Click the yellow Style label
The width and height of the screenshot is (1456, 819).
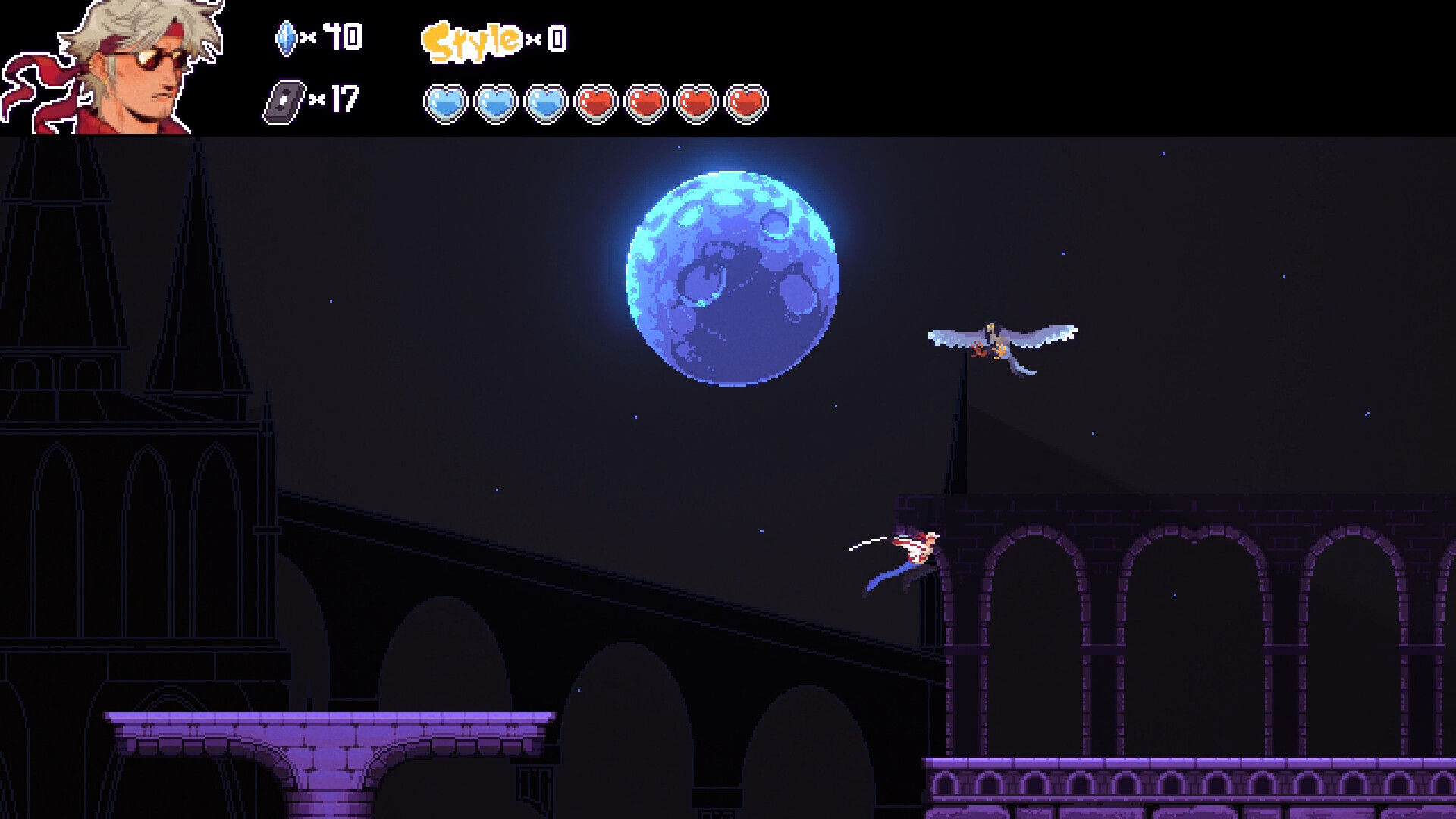(x=472, y=36)
